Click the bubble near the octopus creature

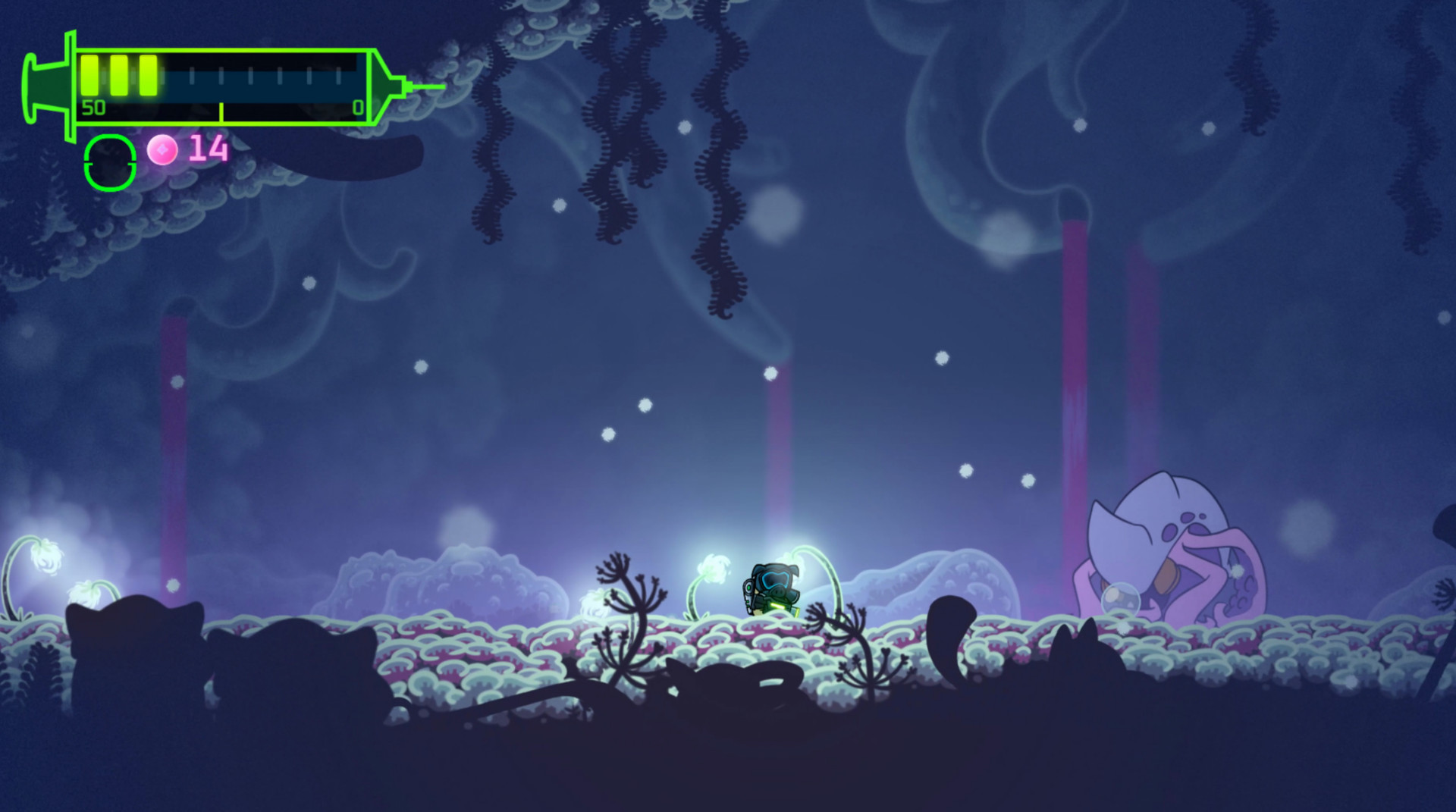pyautogui.click(x=1122, y=599)
